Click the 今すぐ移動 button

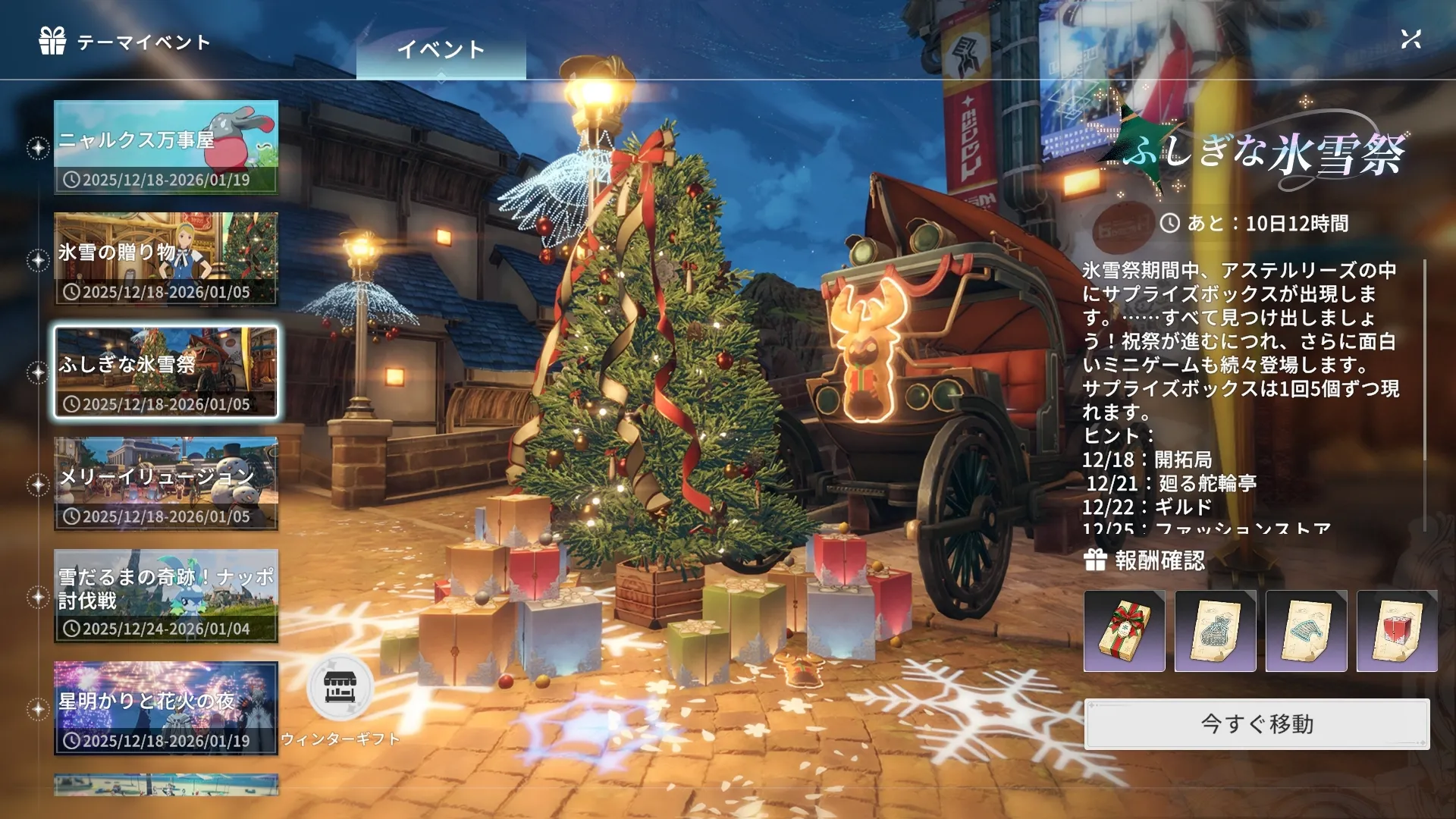point(1257,724)
